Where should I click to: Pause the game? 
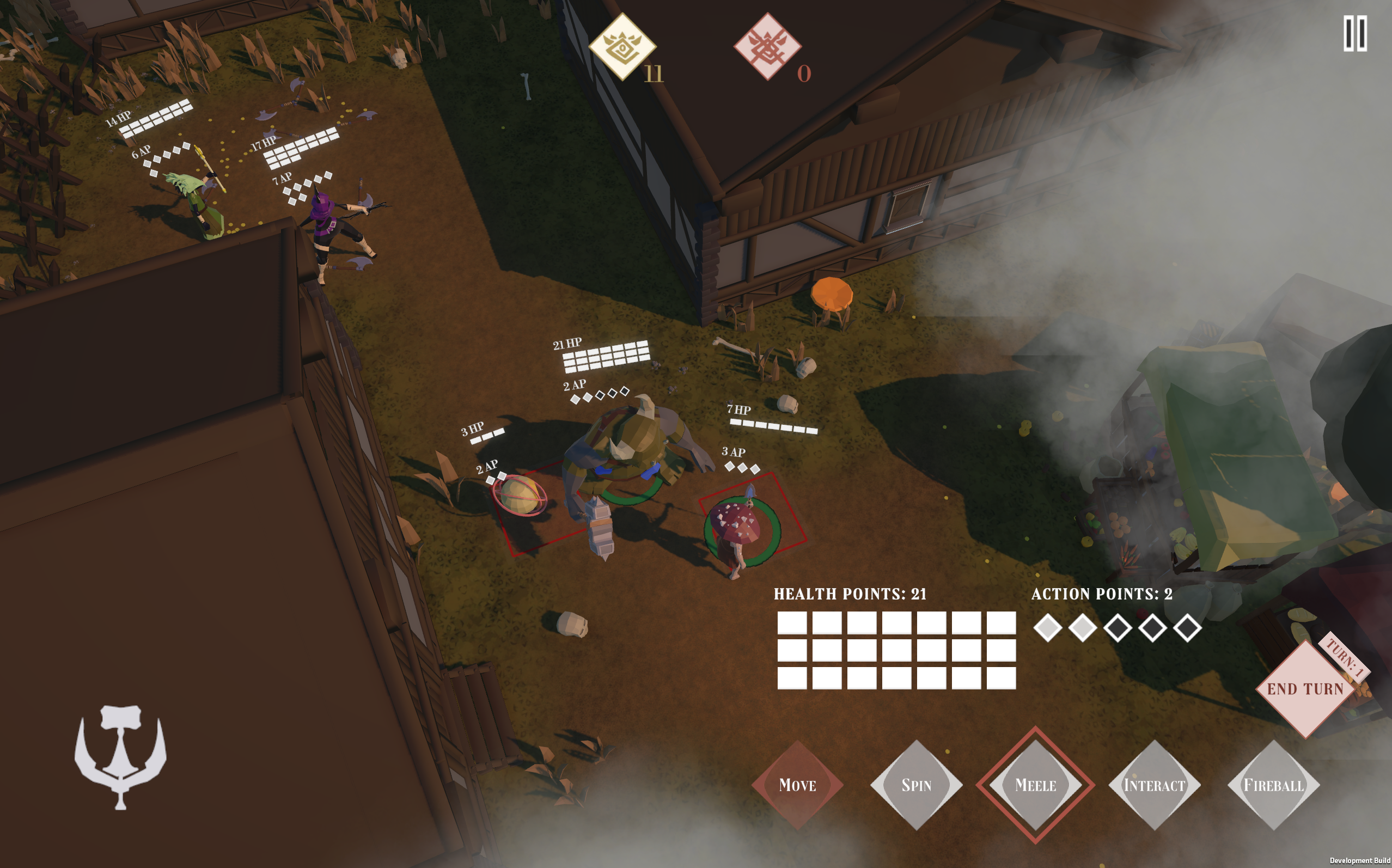click(x=1354, y=34)
